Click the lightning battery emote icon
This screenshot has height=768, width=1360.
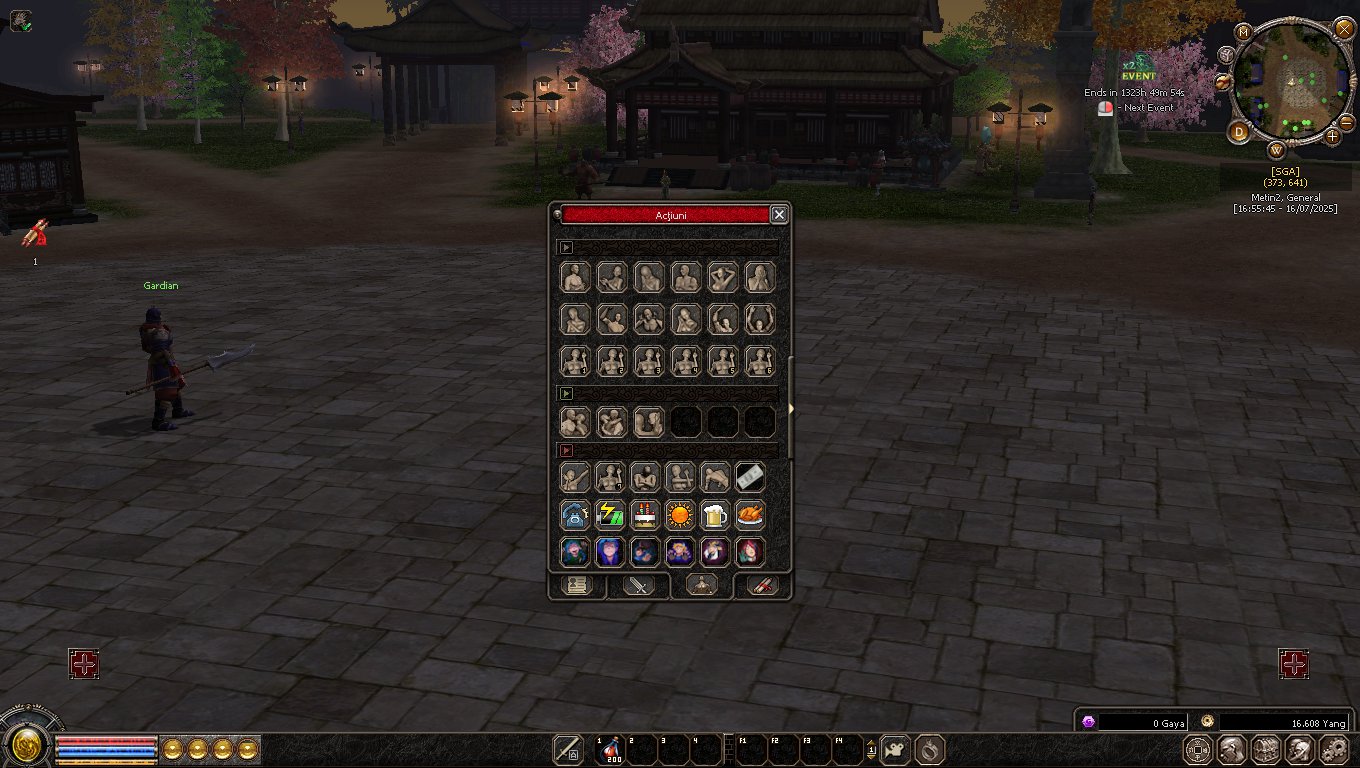(610, 515)
